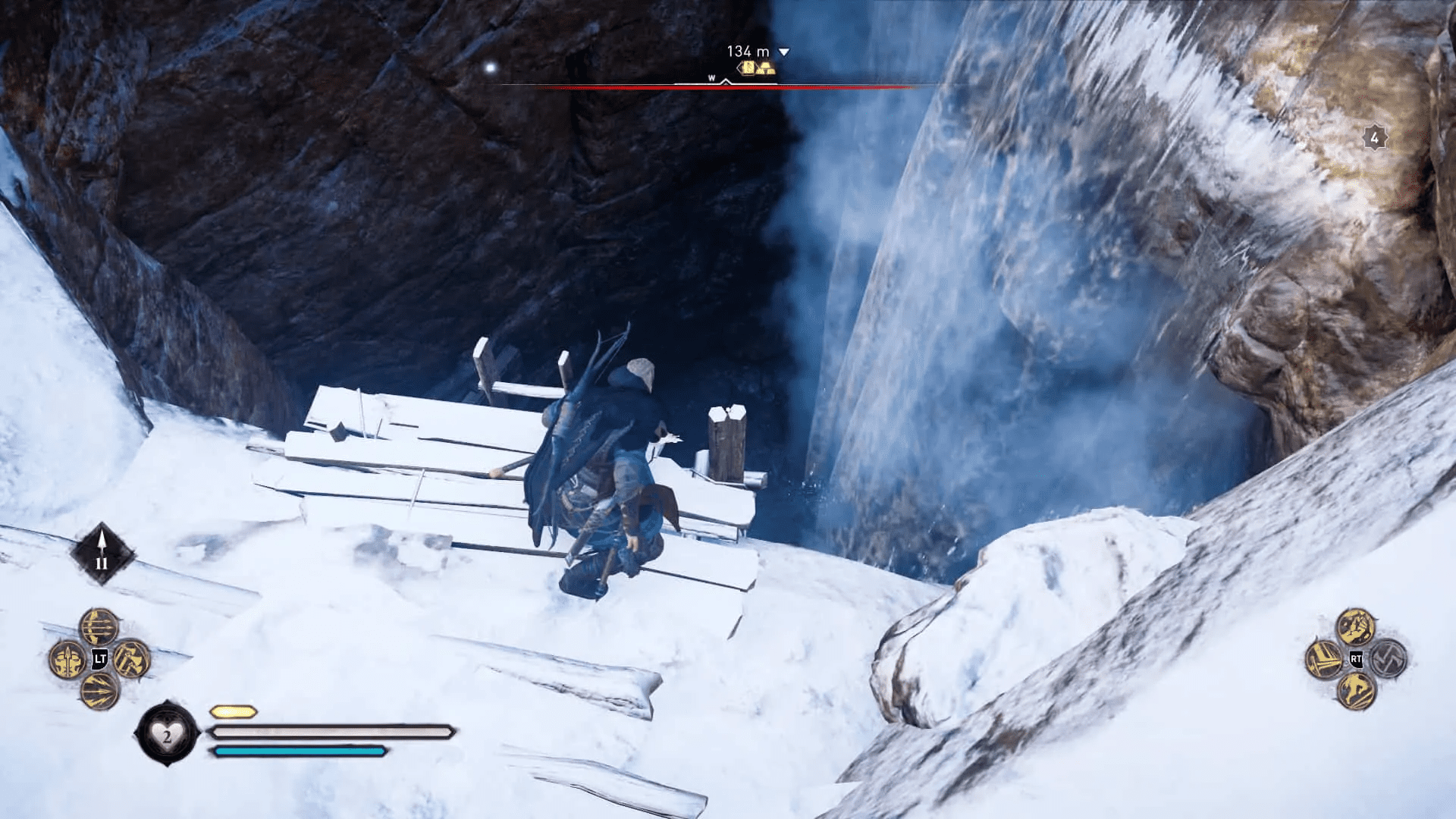Screen dimensions: 1456x819
Task: Choose the left helmet ability on LT wheel
Action: (x=67, y=661)
